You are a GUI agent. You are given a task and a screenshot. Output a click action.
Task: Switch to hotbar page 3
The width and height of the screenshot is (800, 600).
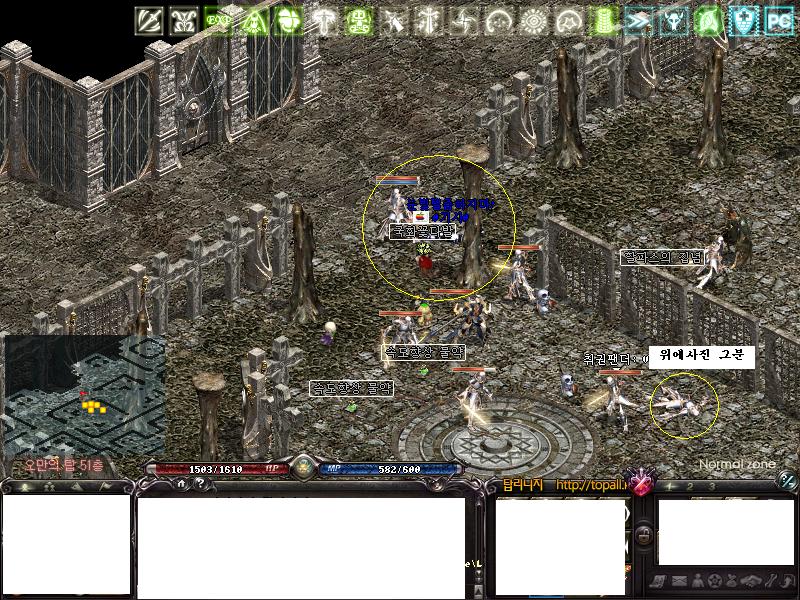pyautogui.click(x=711, y=486)
